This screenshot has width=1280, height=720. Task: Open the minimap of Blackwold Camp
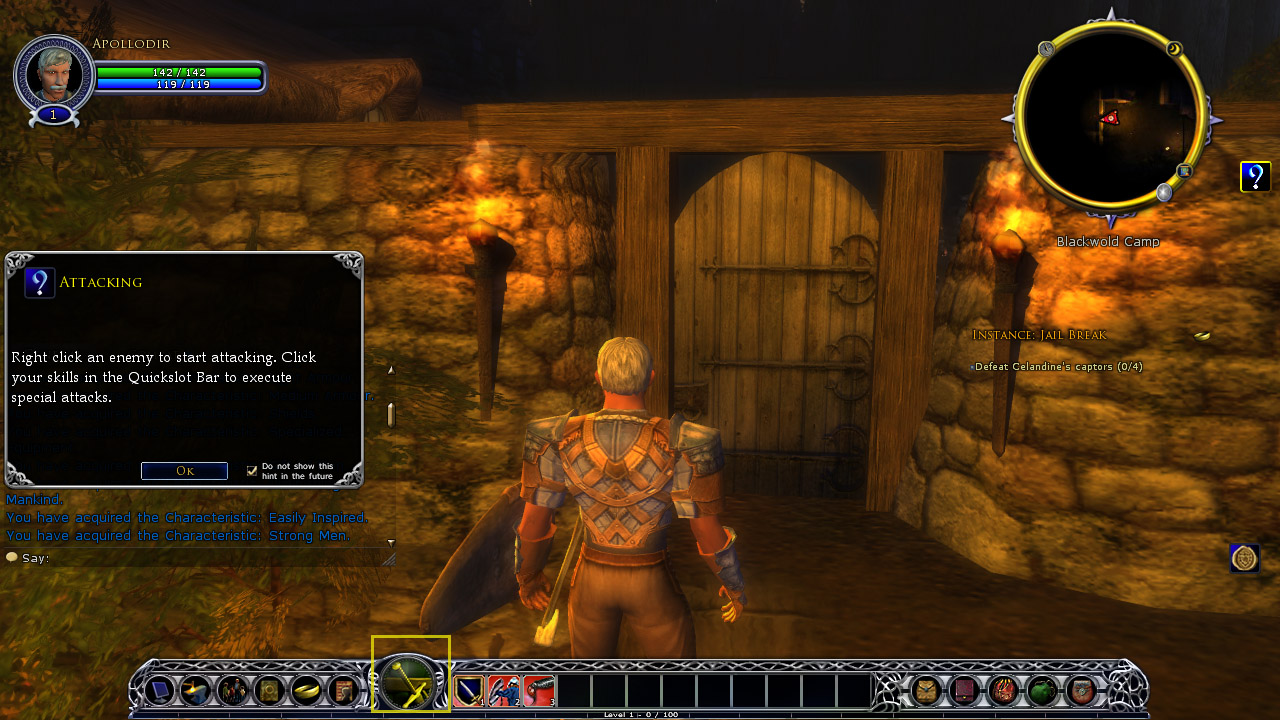point(1108,119)
